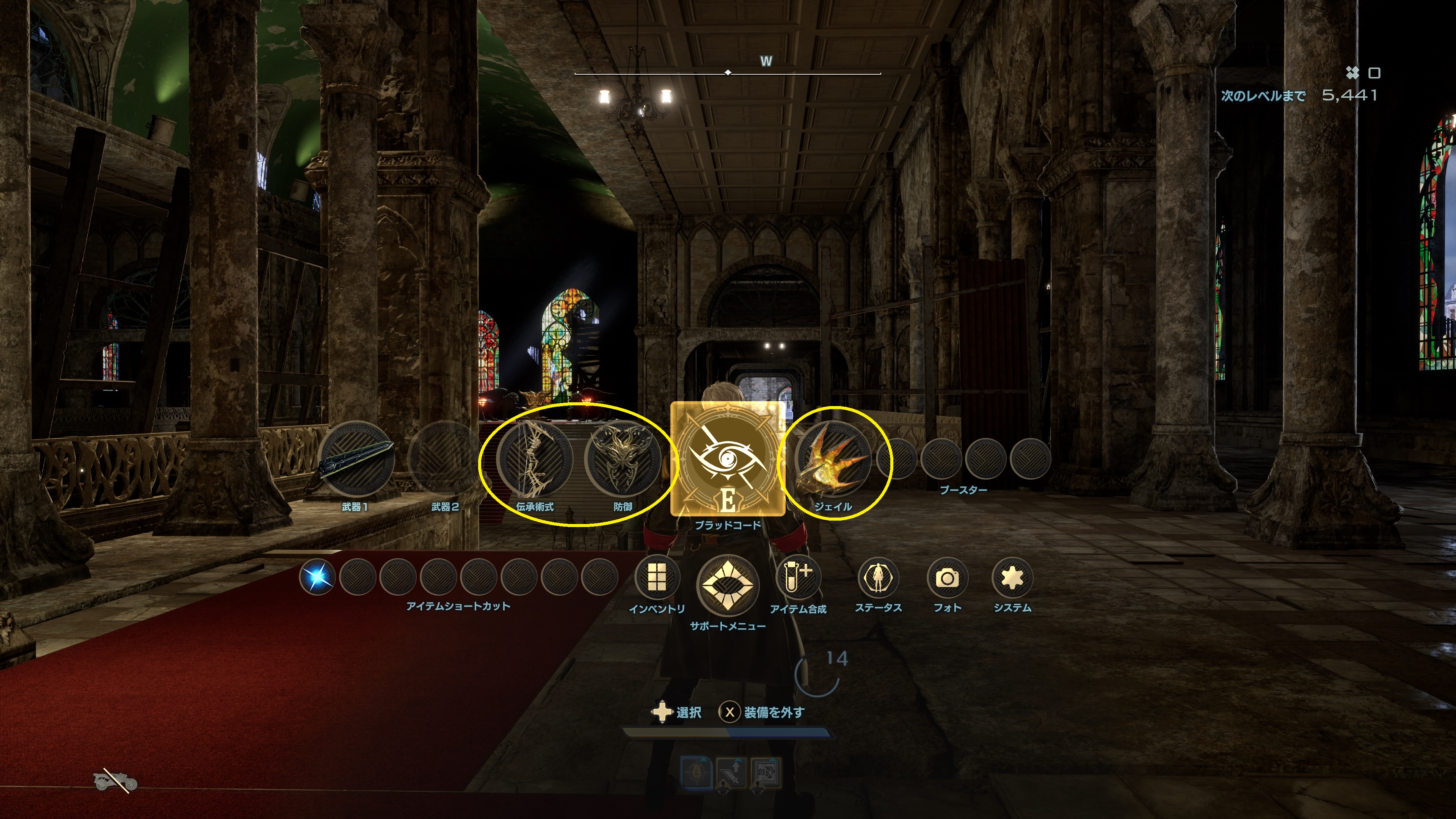This screenshot has width=1456, height=819.
Task: Open the Inventory (インベントリ) menu
Action: click(x=657, y=577)
